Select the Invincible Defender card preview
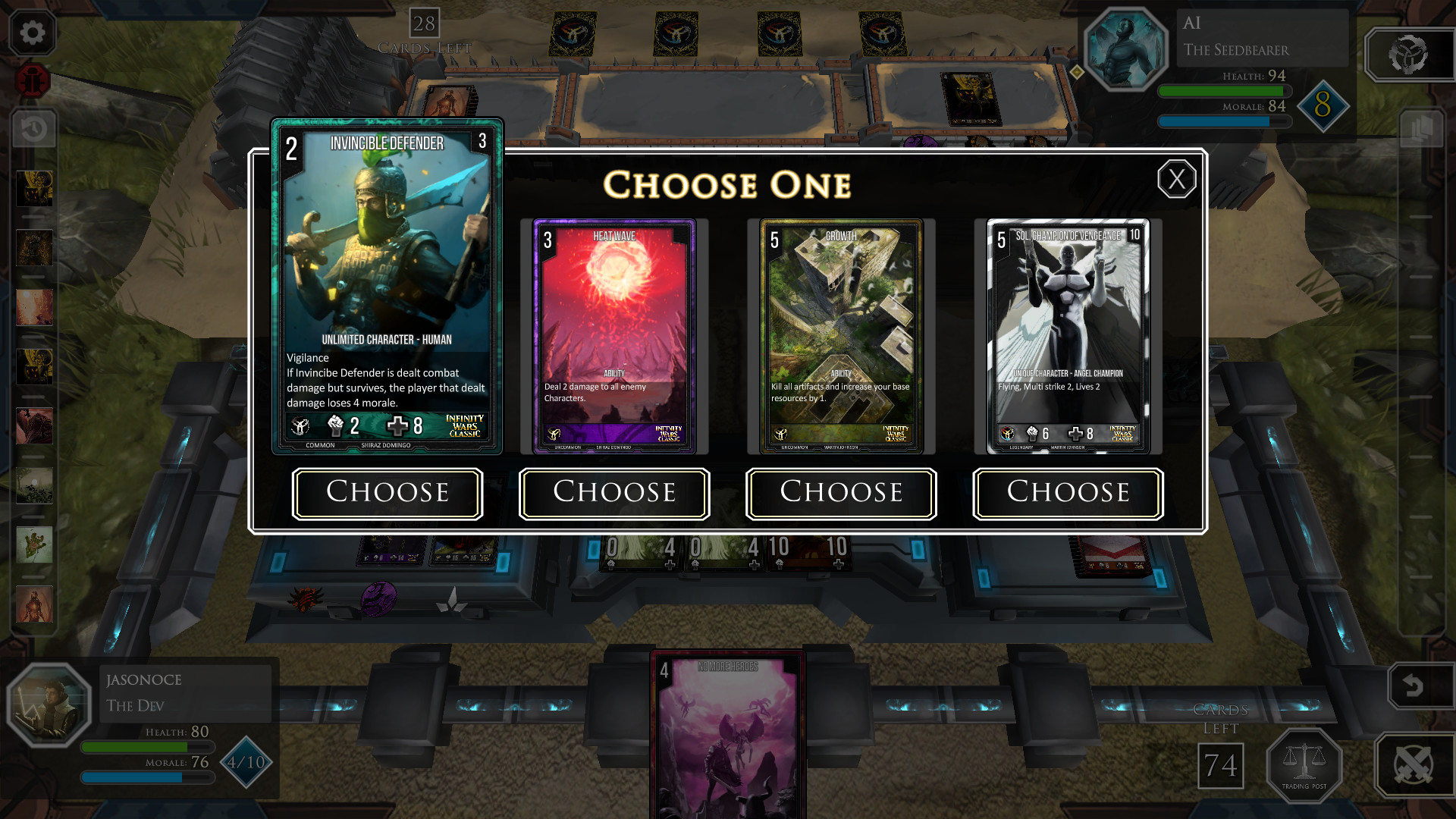The height and width of the screenshot is (819, 1456). 387,284
